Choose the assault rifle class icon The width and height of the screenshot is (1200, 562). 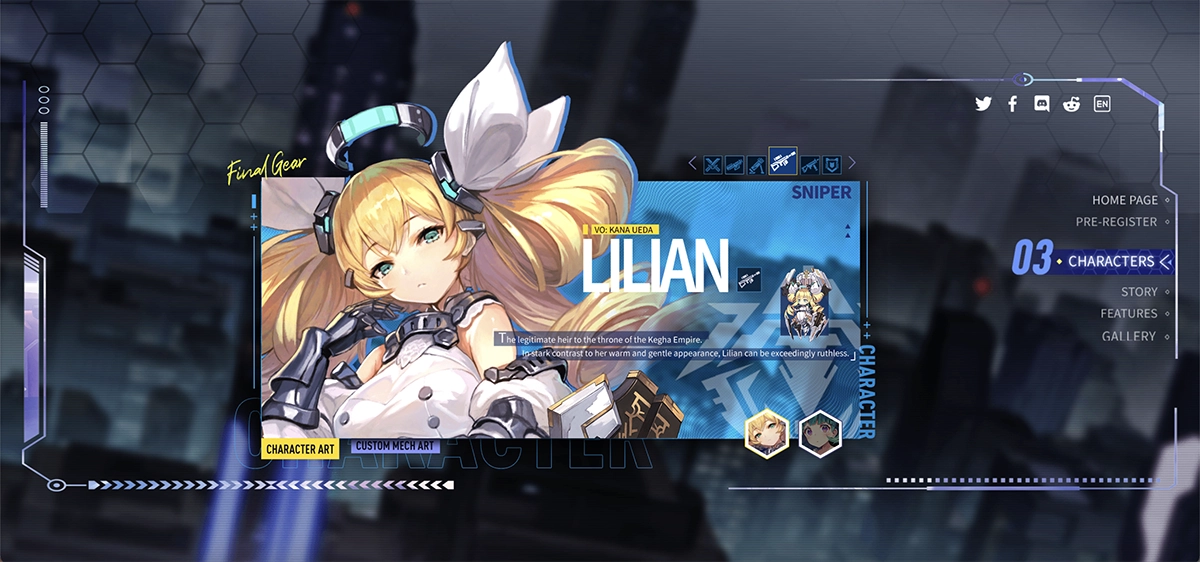pos(809,164)
